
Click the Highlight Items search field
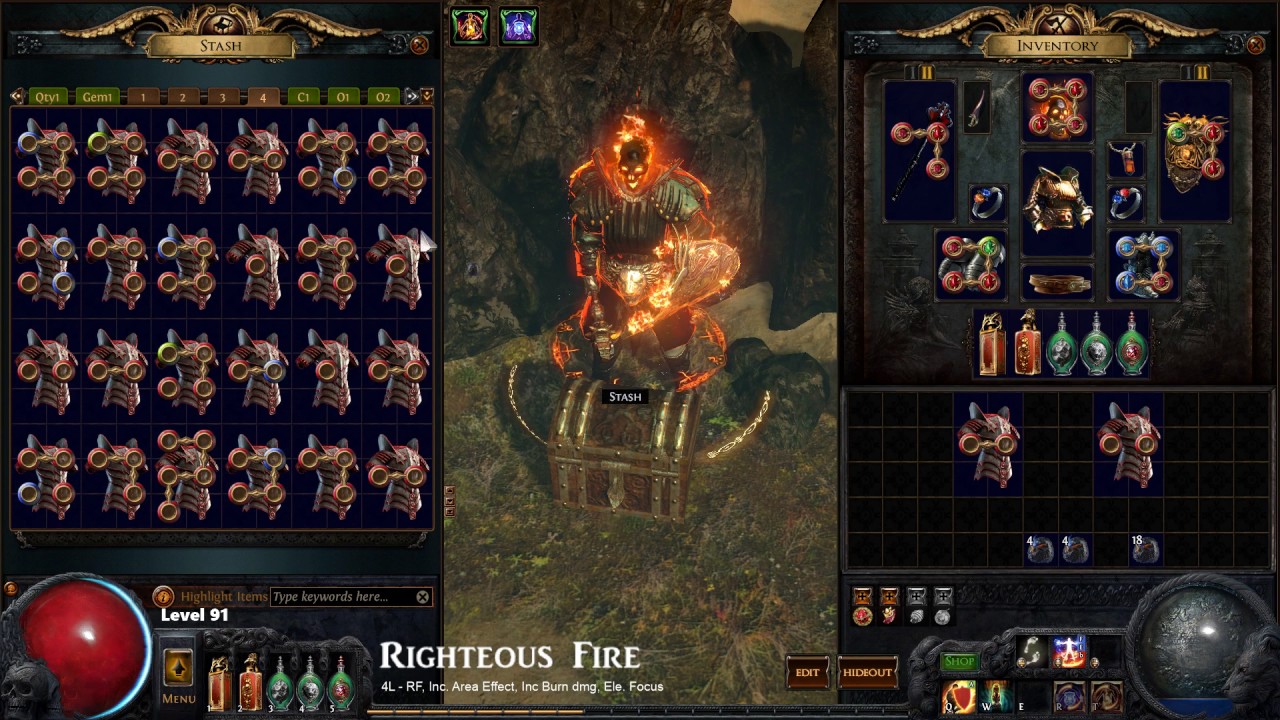(x=340, y=597)
